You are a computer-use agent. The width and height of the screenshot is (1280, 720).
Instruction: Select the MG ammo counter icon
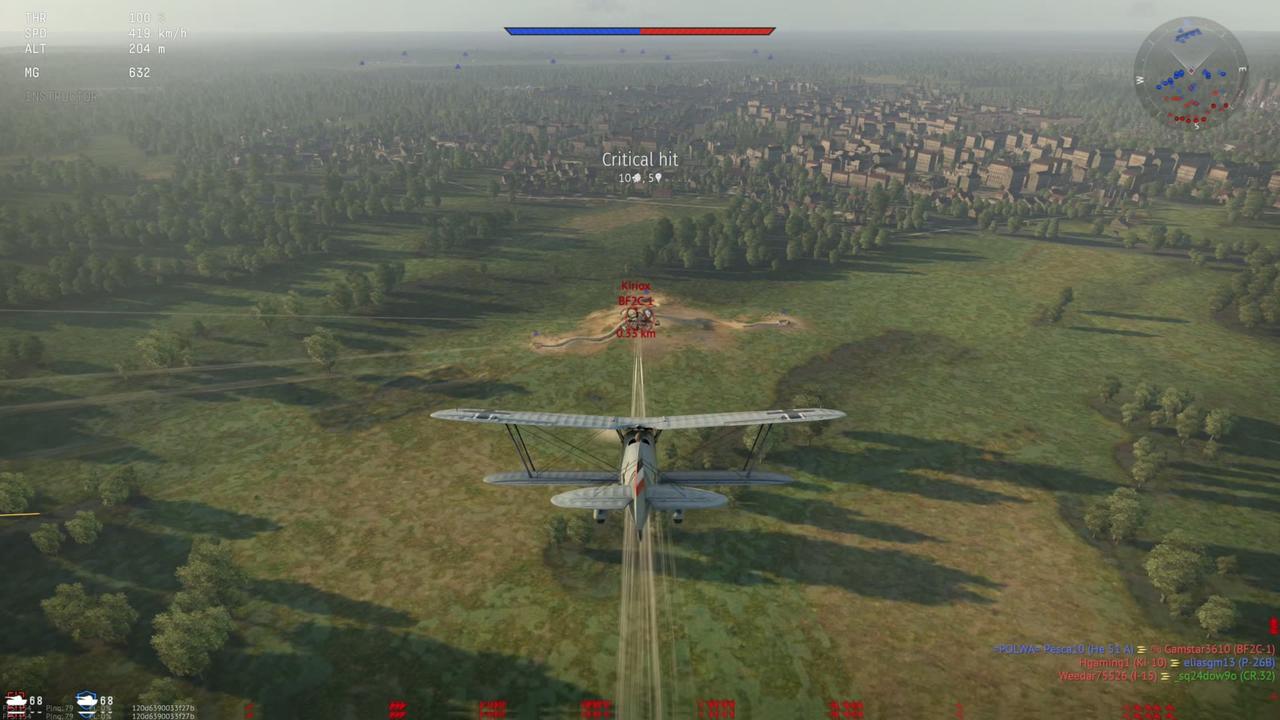point(32,72)
